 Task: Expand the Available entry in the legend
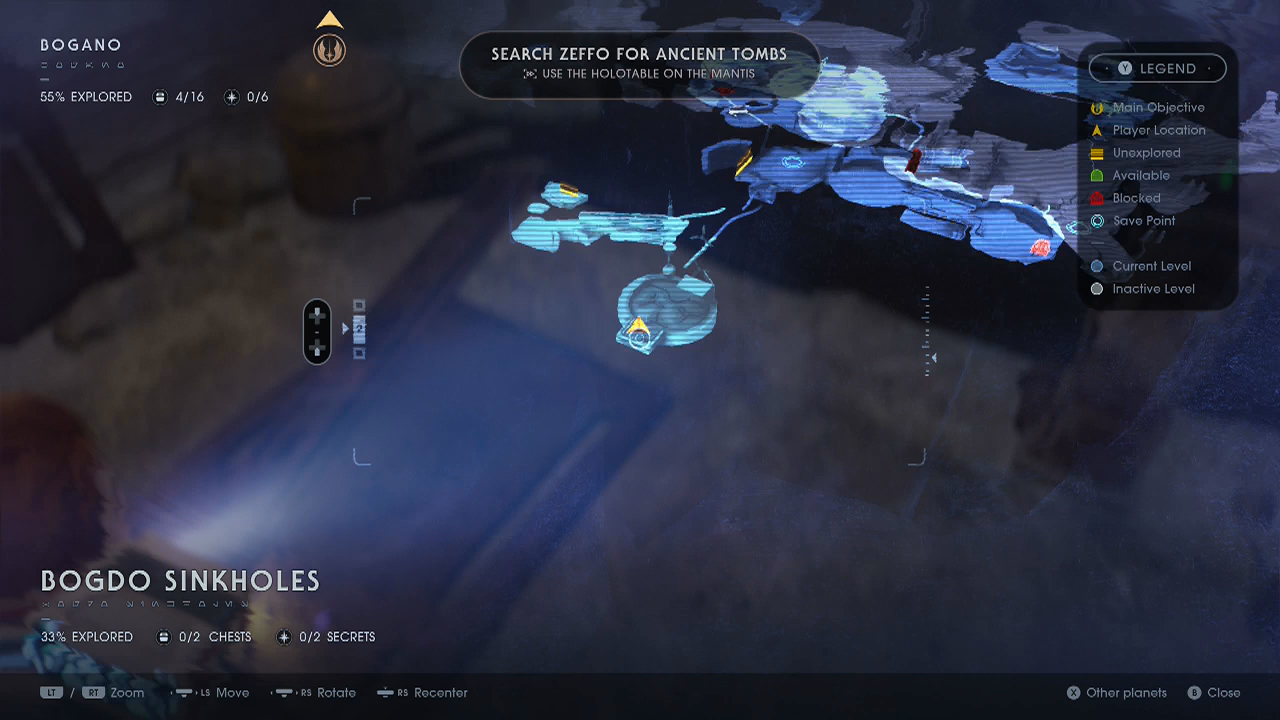click(x=1097, y=175)
